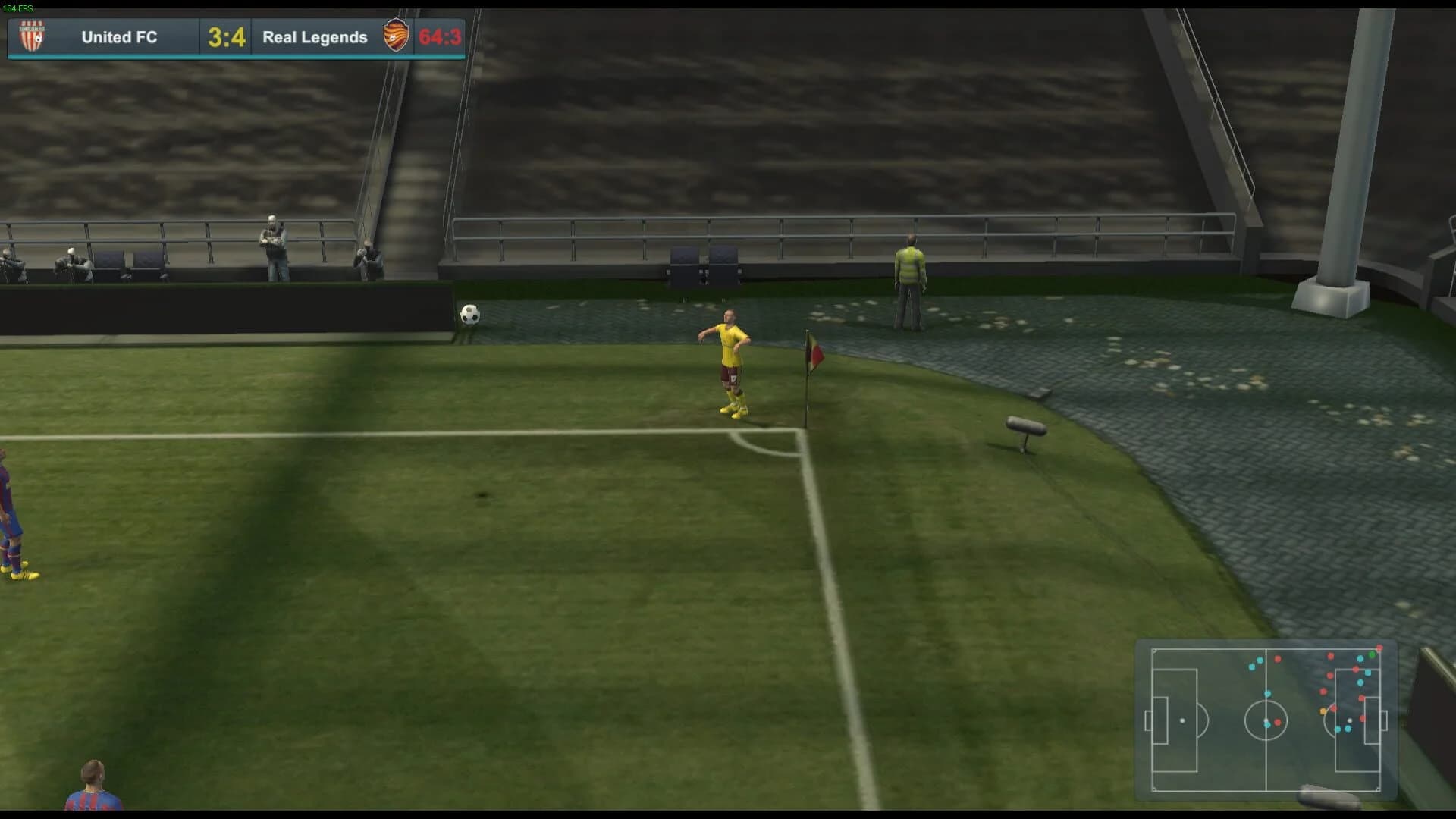Click the Real Legends team name label

(x=315, y=37)
